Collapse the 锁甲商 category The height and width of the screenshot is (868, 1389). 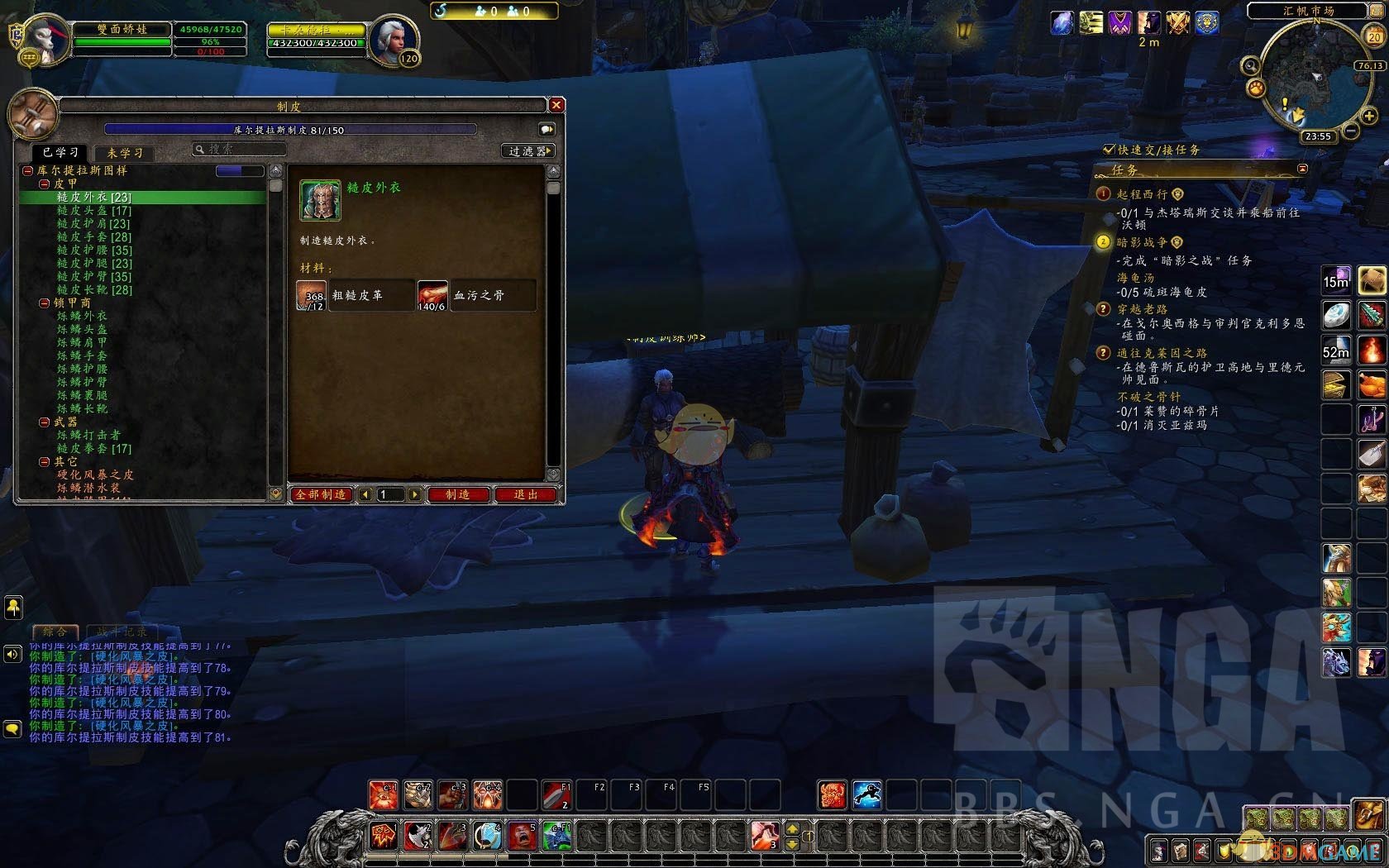[x=45, y=303]
